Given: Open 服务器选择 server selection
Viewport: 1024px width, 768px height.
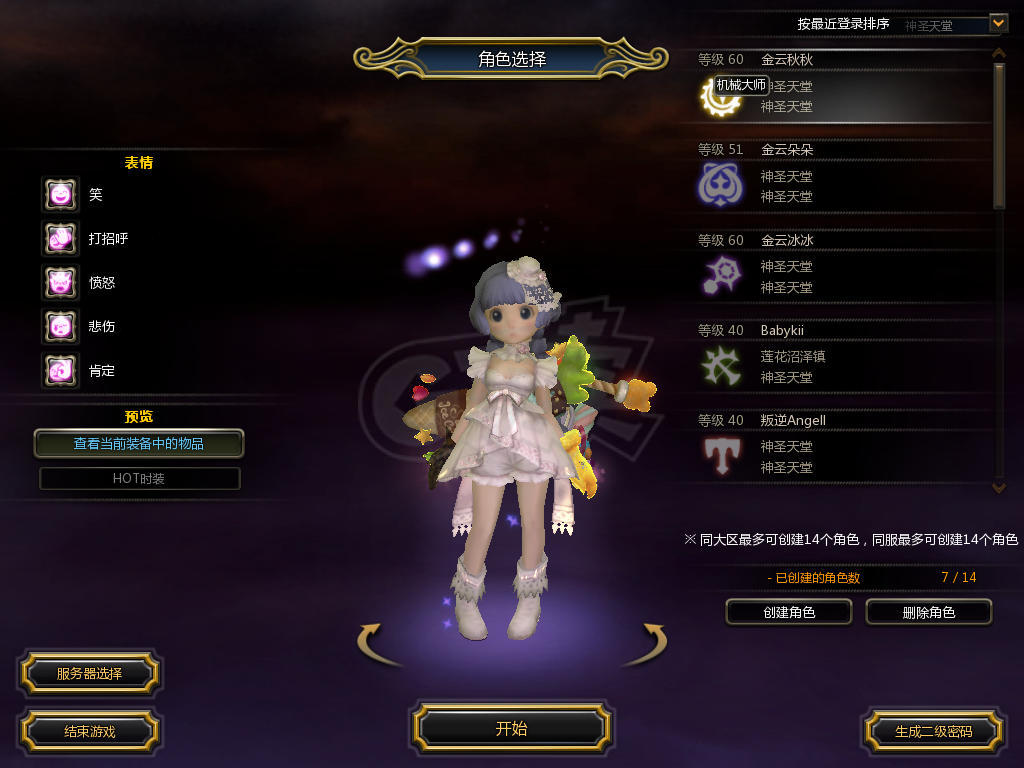Looking at the screenshot, I should (89, 673).
